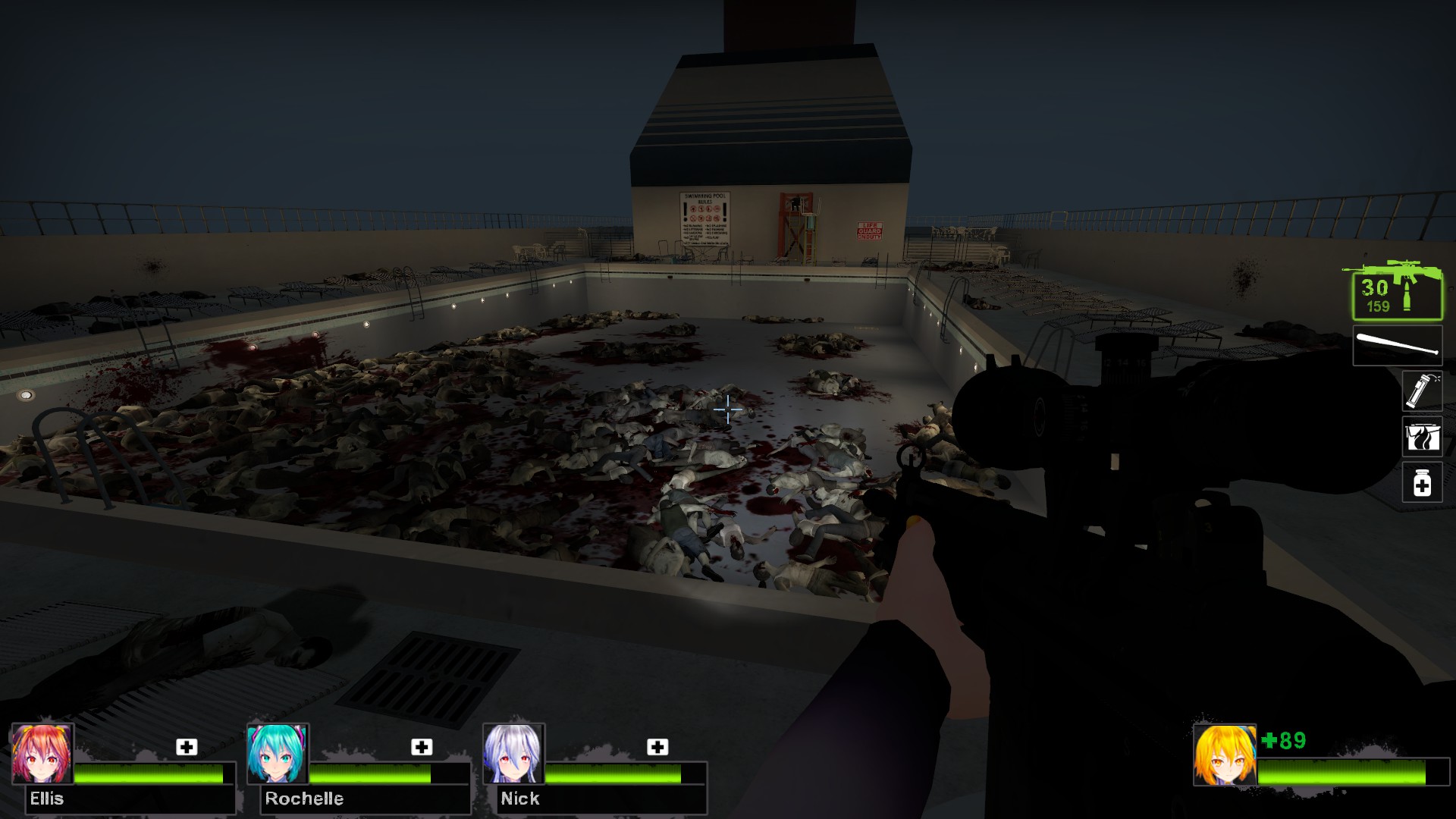Switch to the baseball bat melee slot

coord(1398,346)
